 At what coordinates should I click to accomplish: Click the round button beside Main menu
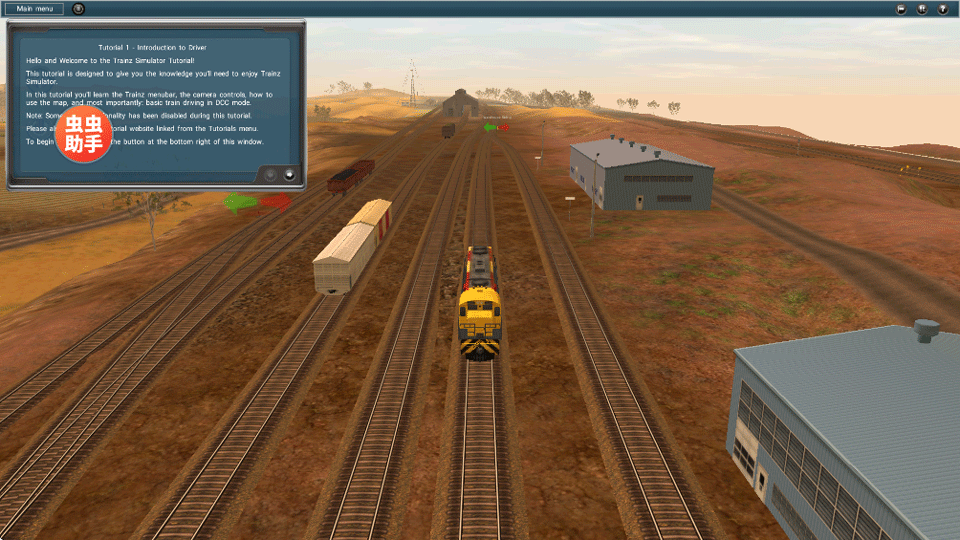(79, 9)
